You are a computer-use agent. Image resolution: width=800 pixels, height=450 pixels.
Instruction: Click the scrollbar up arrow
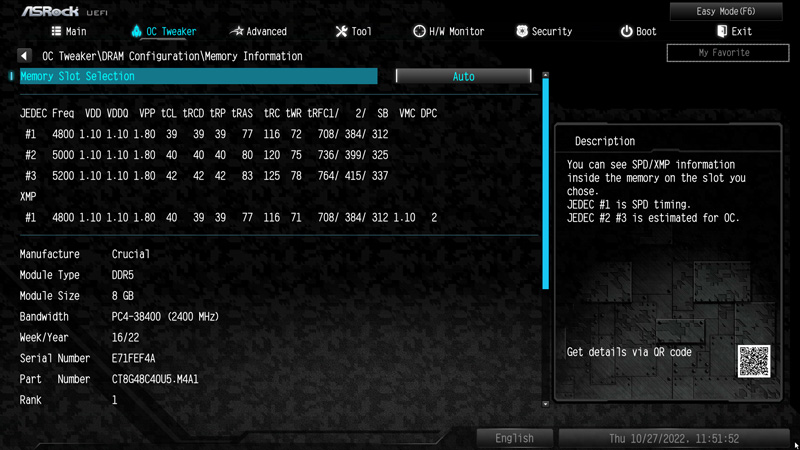[x=545, y=75]
